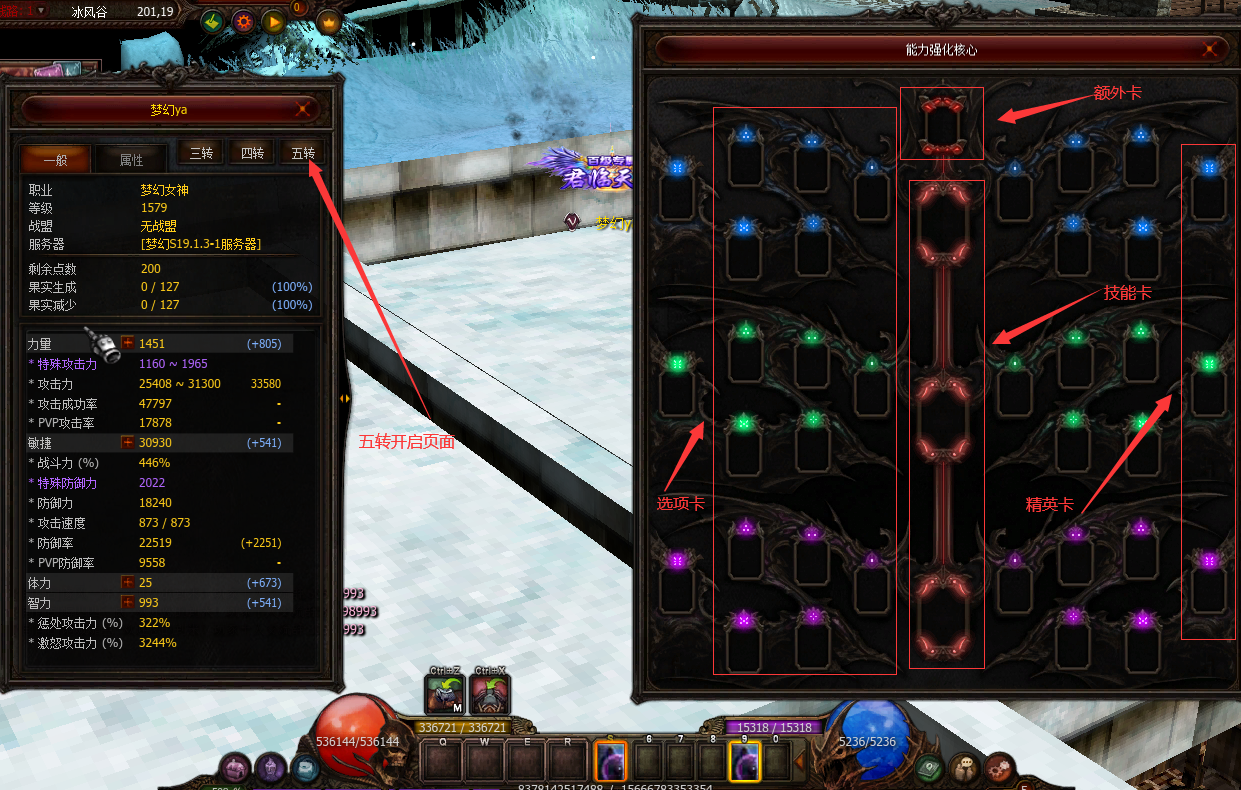1241x790 pixels.
Task: Close the 梦幻ya character window
Action: point(303,110)
